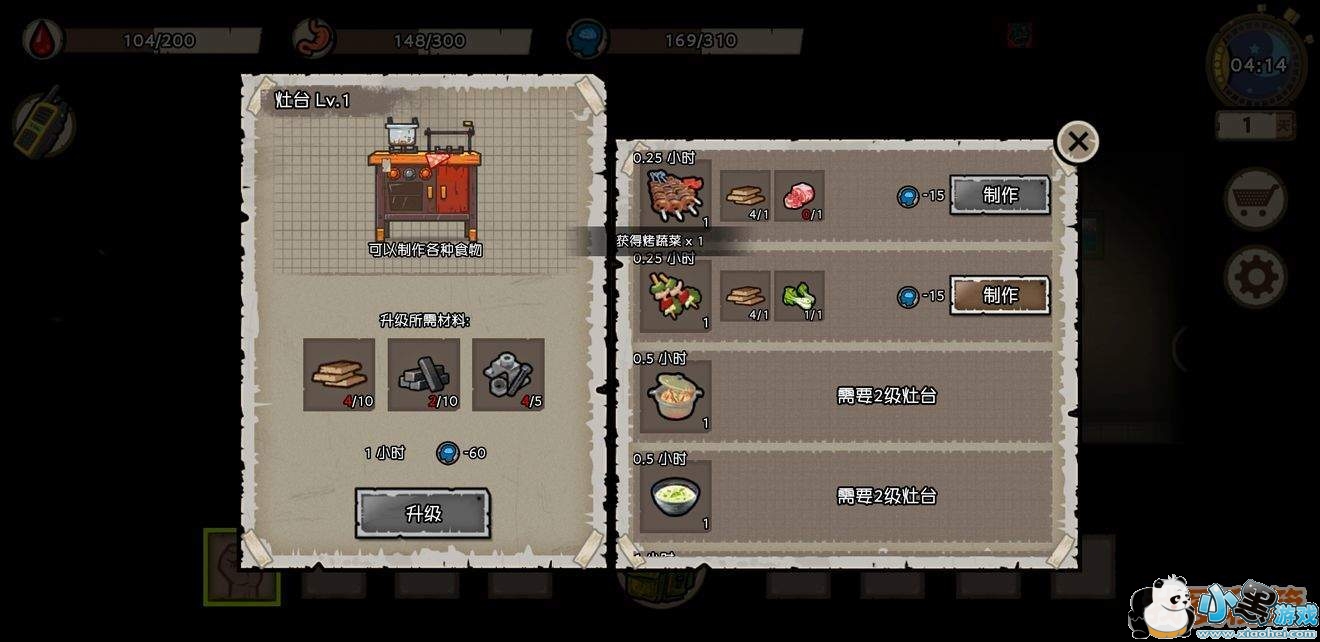Select the grilled meat skewer recipe icon
Screen dimensions: 1320x642
676,196
